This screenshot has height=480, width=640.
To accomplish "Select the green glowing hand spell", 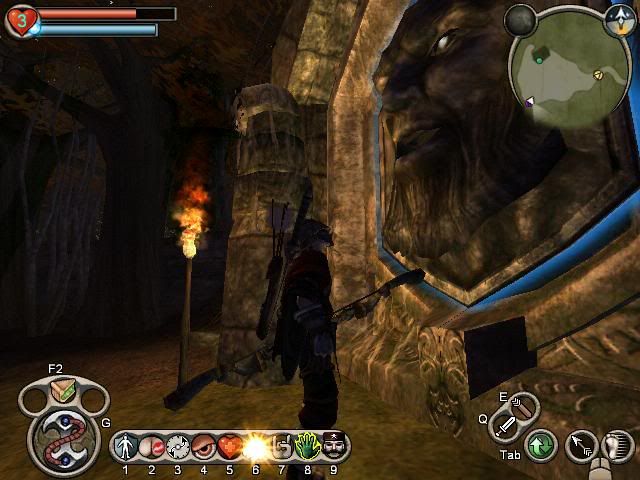I will [x=307, y=446].
